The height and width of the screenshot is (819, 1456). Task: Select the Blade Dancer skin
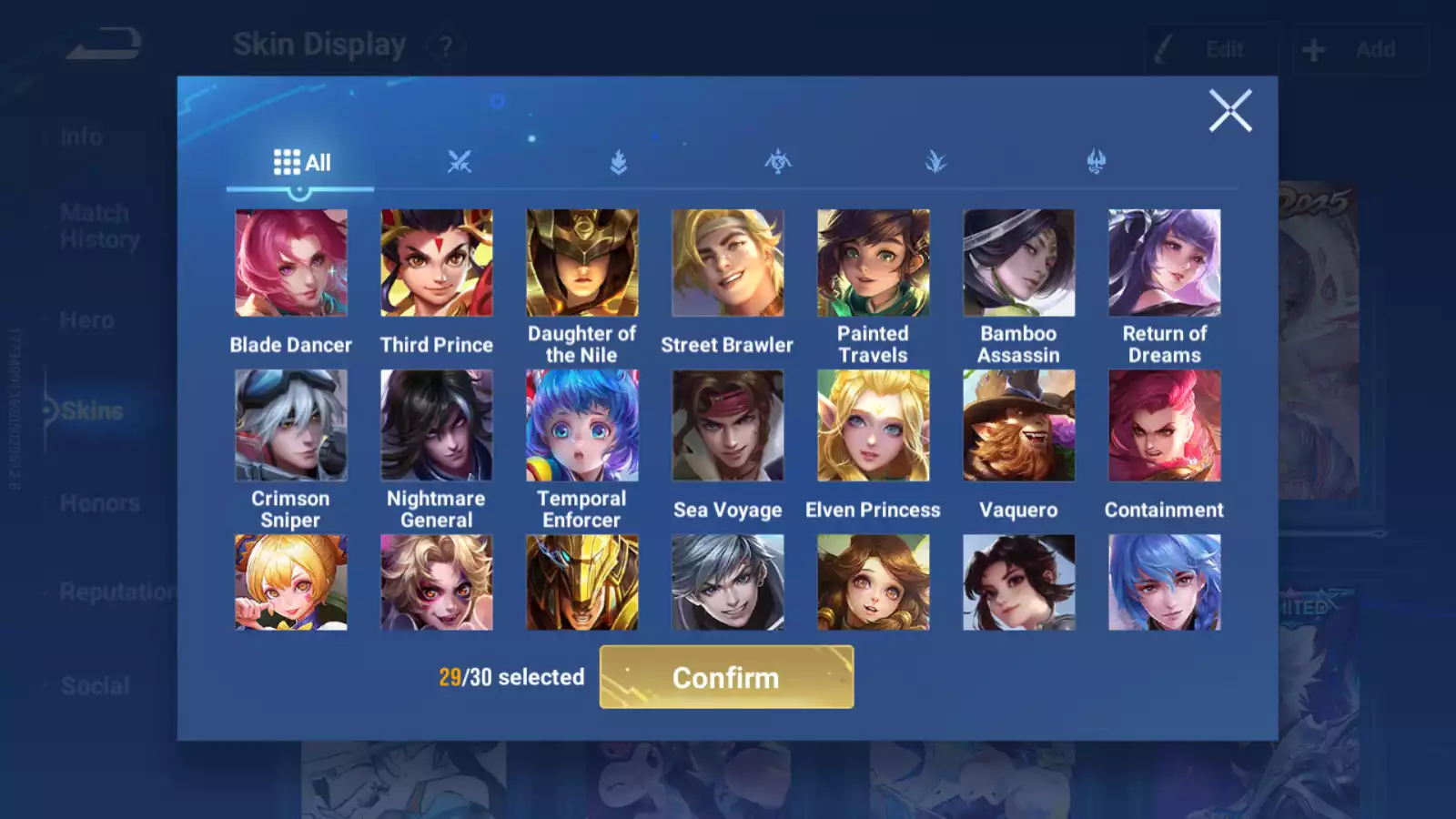point(291,263)
